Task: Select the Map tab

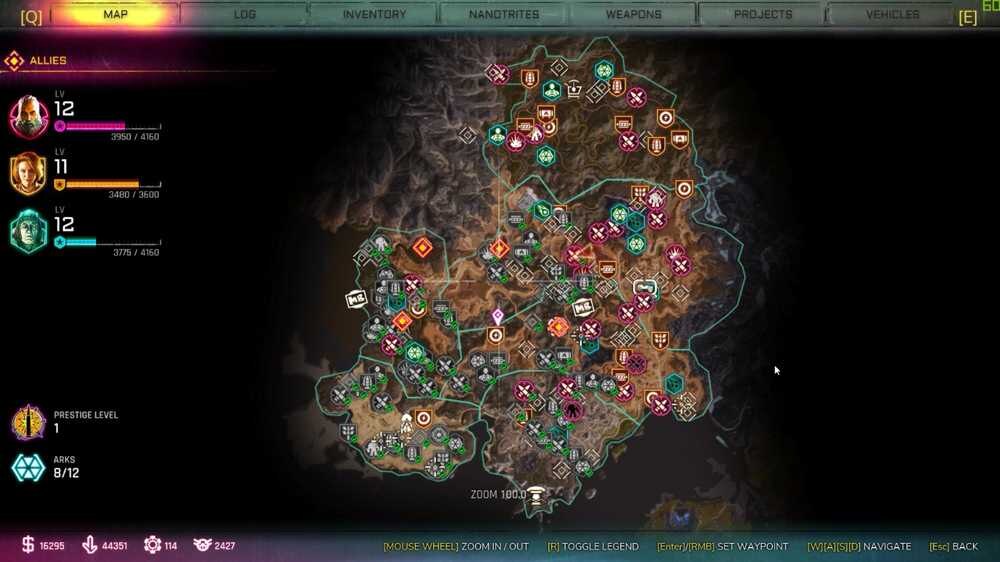Action: coord(115,15)
